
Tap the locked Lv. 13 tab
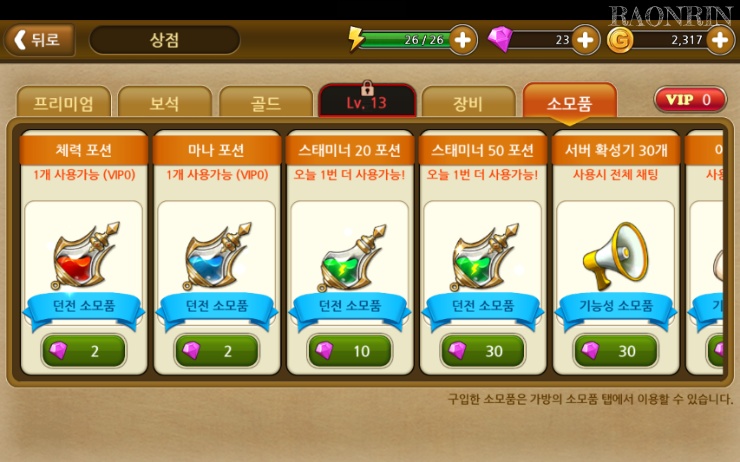(x=367, y=102)
